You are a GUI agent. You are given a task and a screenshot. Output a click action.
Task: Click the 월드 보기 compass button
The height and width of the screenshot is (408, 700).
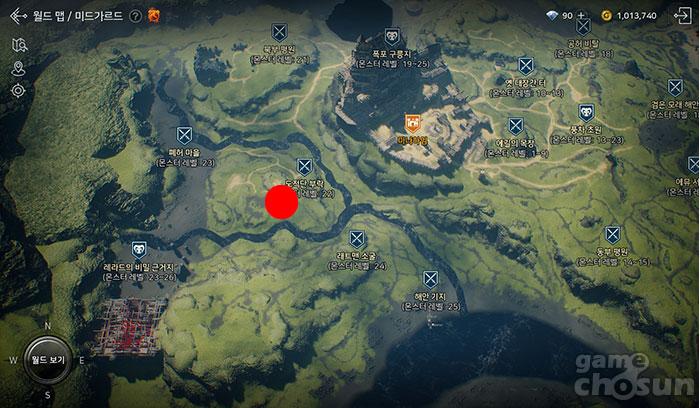47,358
